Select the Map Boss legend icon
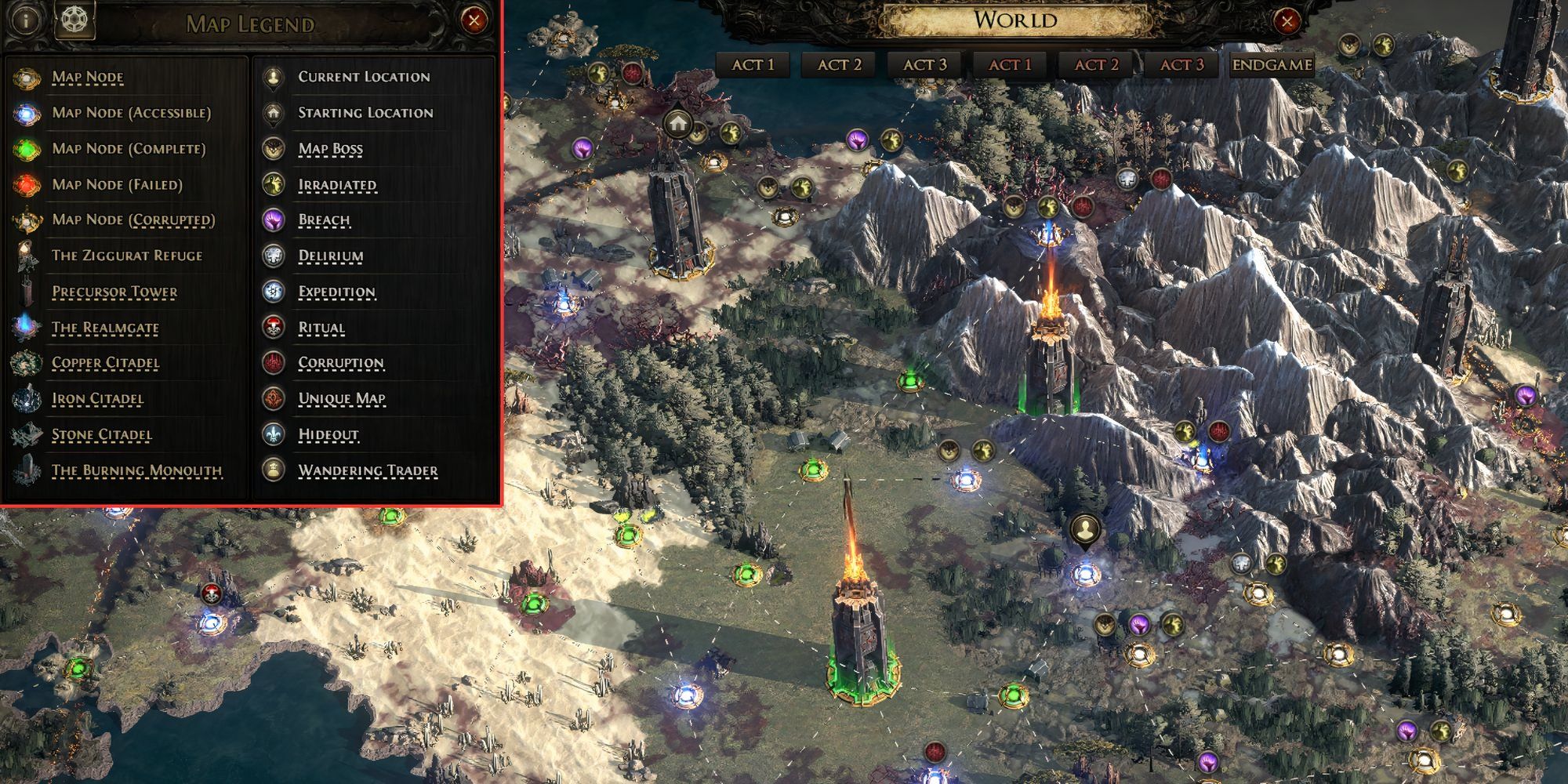 click(x=273, y=149)
